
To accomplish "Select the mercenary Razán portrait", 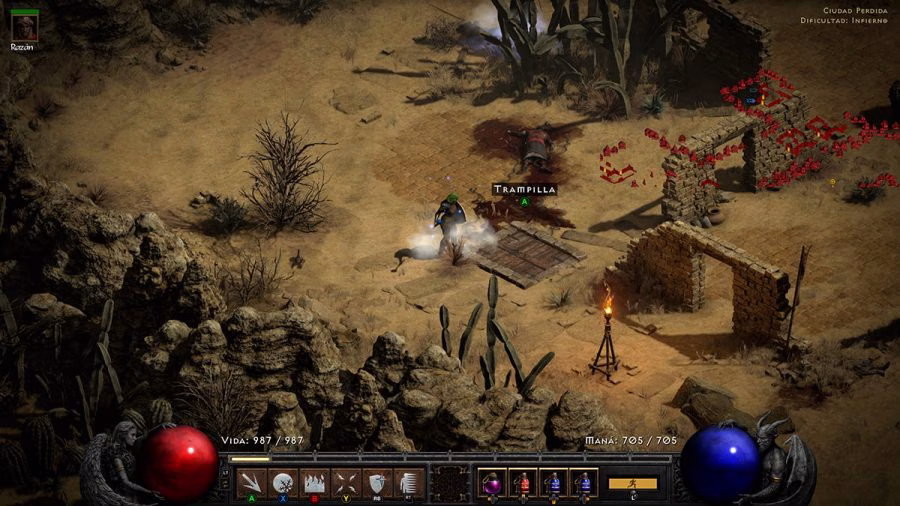I will coord(23,29).
